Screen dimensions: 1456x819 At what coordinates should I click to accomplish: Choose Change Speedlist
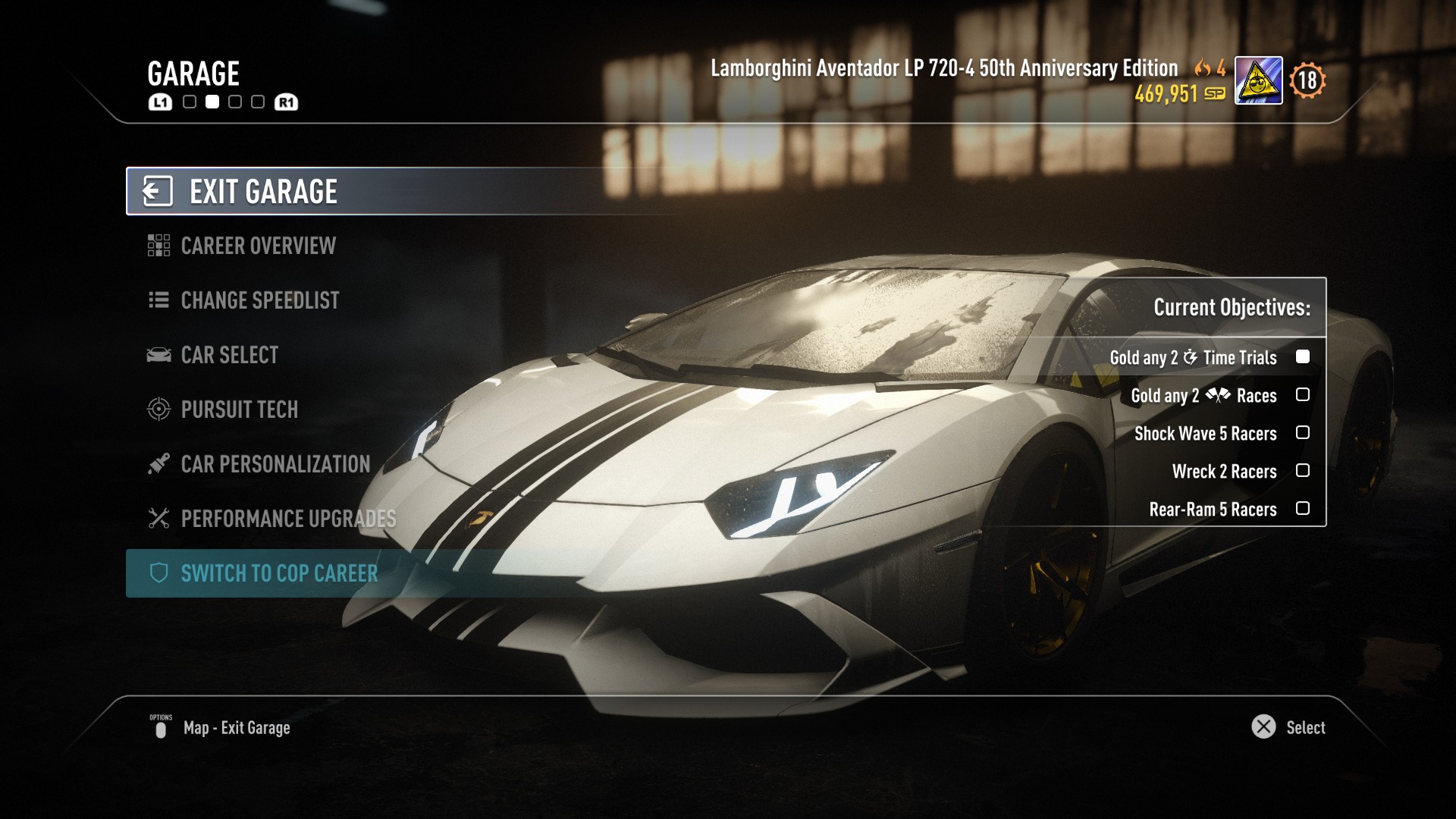tap(259, 300)
